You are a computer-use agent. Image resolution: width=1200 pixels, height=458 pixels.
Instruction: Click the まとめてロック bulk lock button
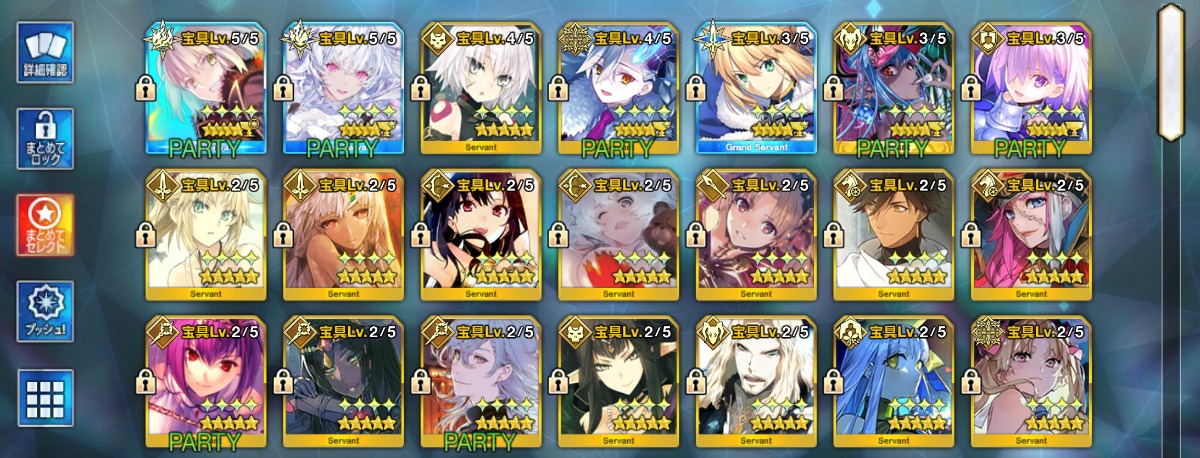tap(45, 139)
